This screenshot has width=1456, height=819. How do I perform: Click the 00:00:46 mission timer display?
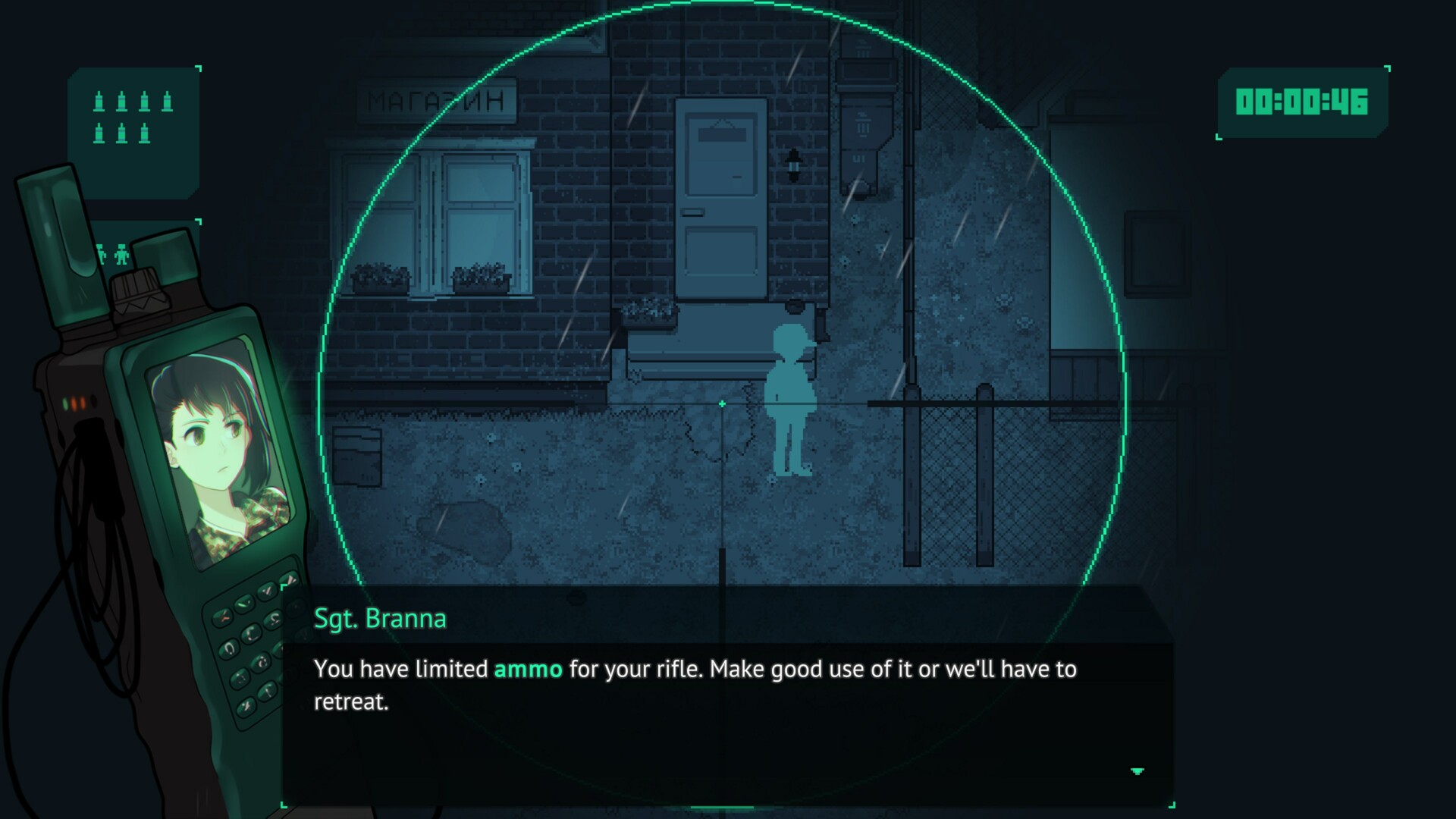pos(1303,102)
